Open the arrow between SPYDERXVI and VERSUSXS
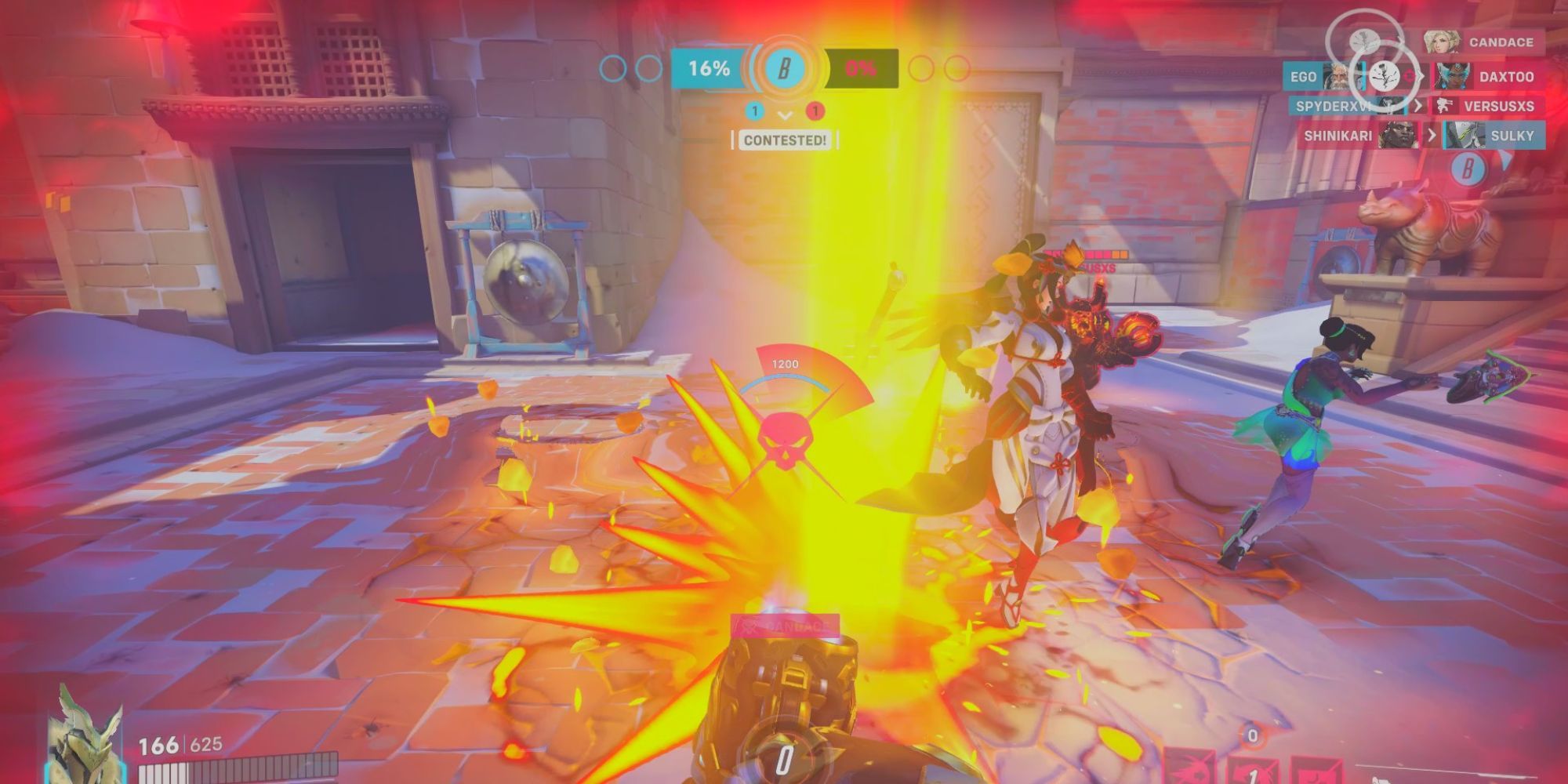This screenshot has height=784, width=1568. 1417,107
